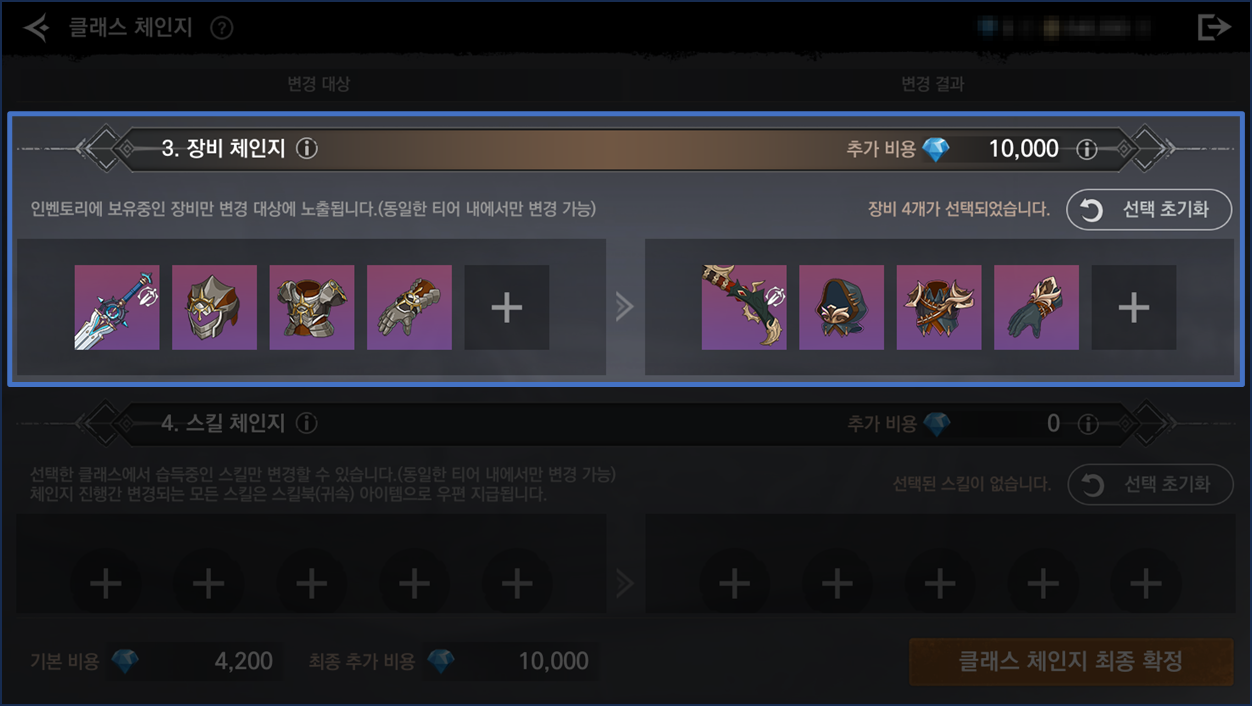Open info beside the 10,000 equipment cost
The image size is (1252, 706).
click(1086, 150)
